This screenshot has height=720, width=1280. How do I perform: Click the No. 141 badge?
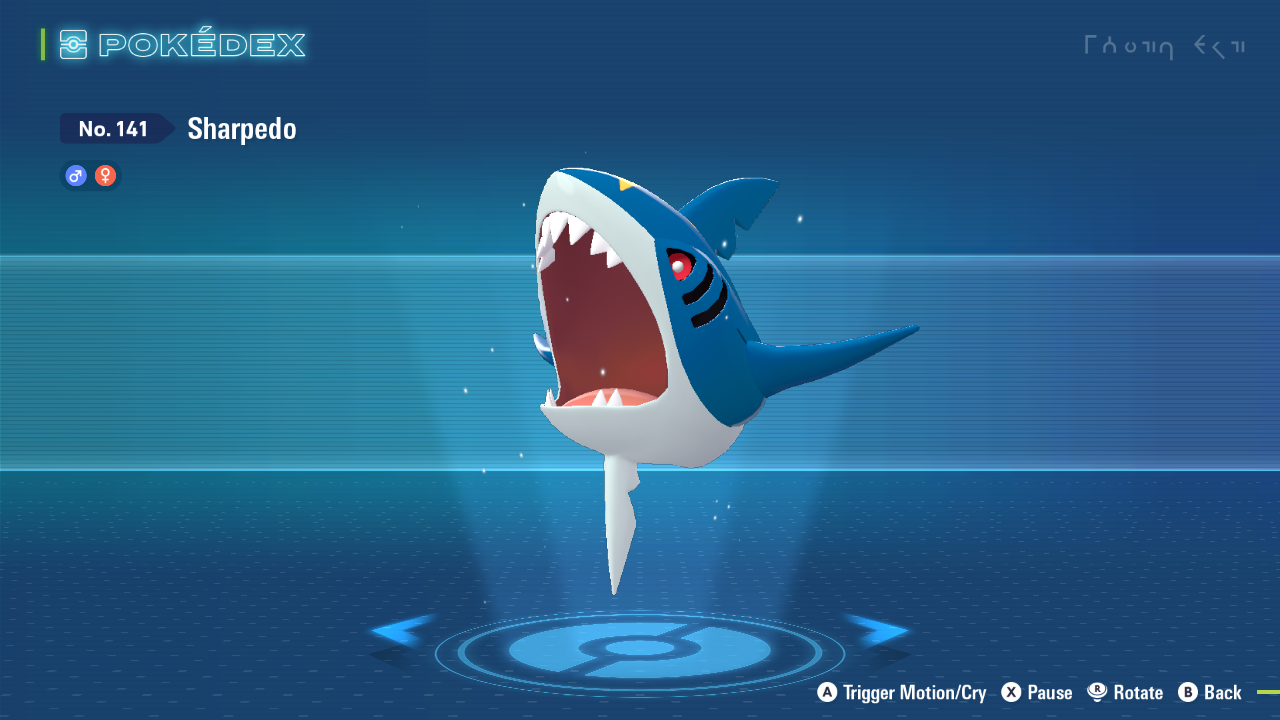tap(112, 128)
